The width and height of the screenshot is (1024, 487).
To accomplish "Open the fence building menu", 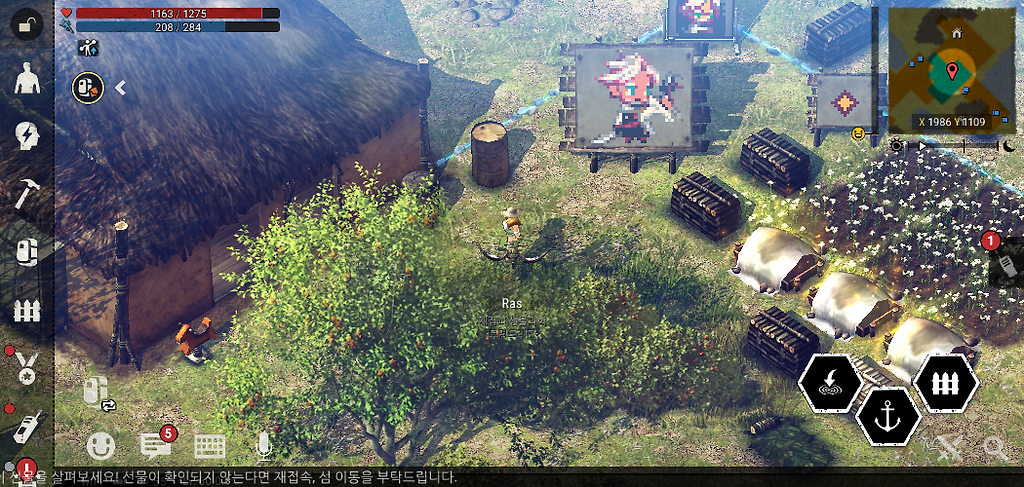I will coord(27,309).
